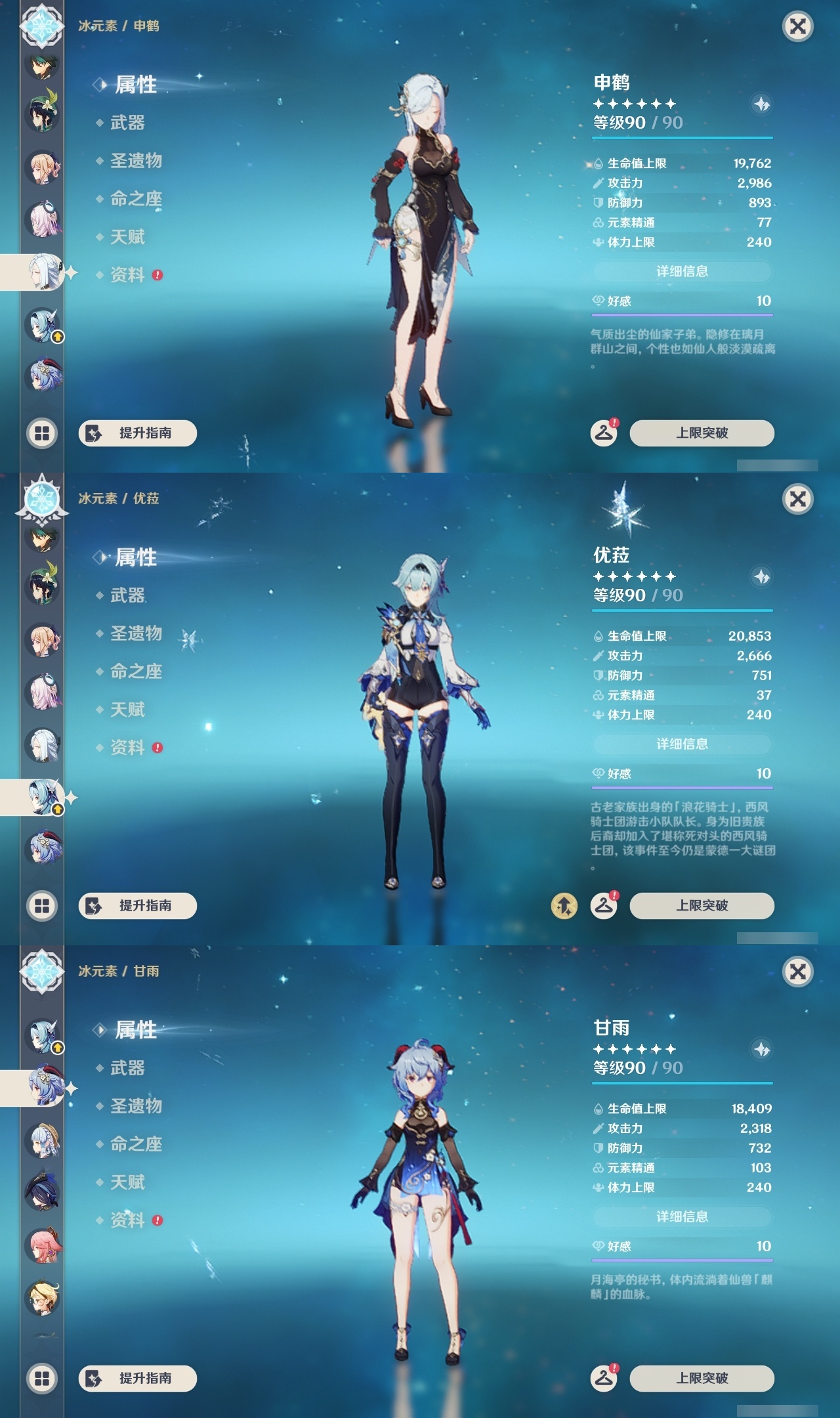Open the 资料 profile tab with red alert

[x=128, y=276]
